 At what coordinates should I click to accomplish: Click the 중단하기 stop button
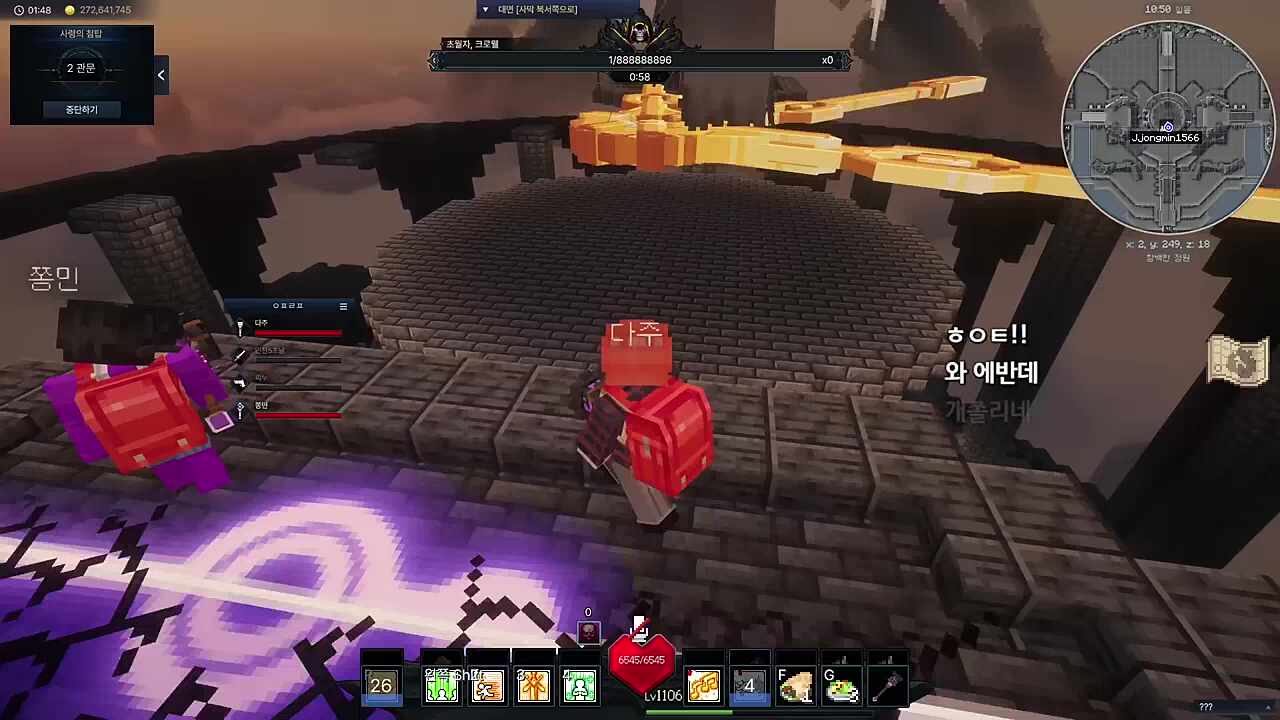(x=81, y=109)
